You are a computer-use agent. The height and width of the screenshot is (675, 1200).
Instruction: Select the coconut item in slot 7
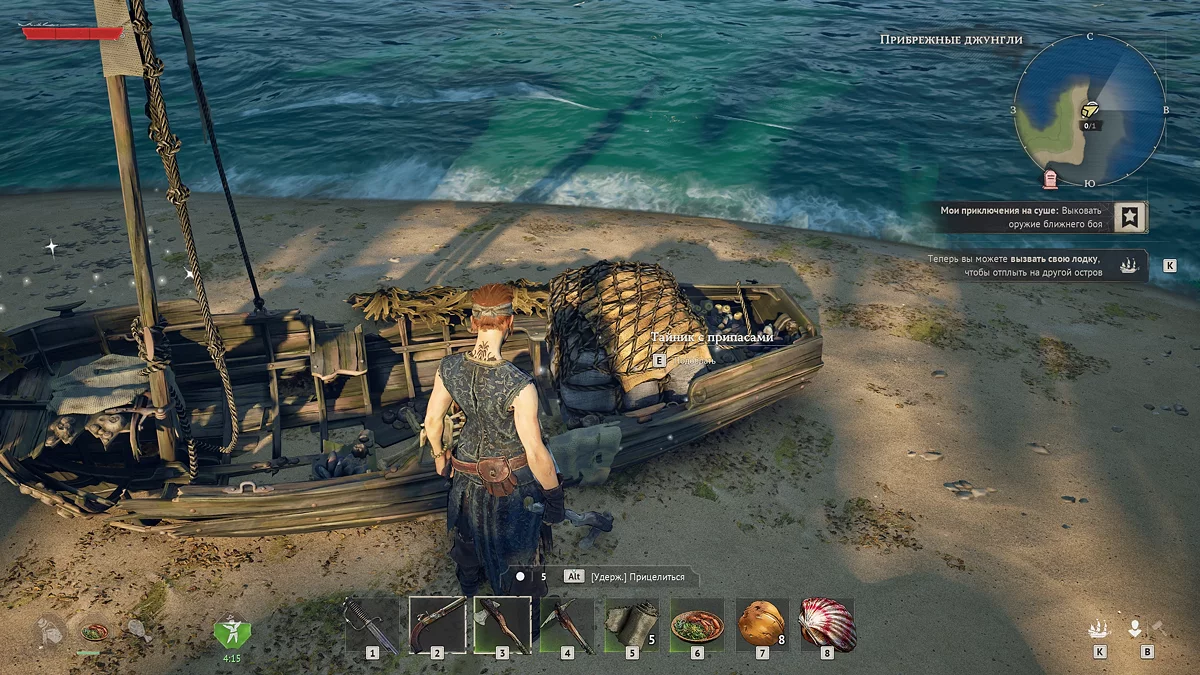tap(762, 625)
